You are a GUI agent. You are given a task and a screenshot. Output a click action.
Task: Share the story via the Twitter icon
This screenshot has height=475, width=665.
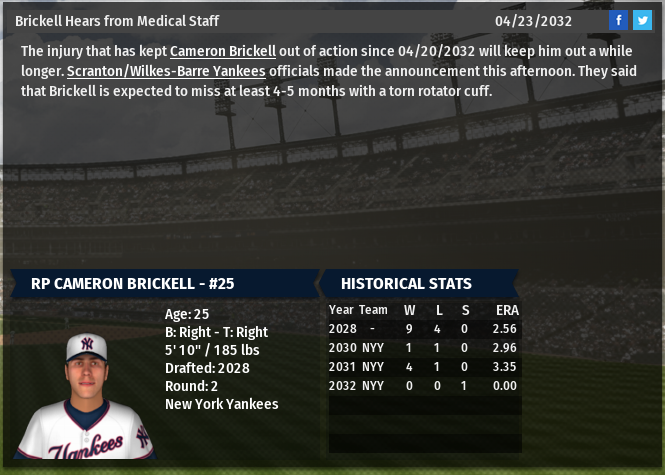642,20
